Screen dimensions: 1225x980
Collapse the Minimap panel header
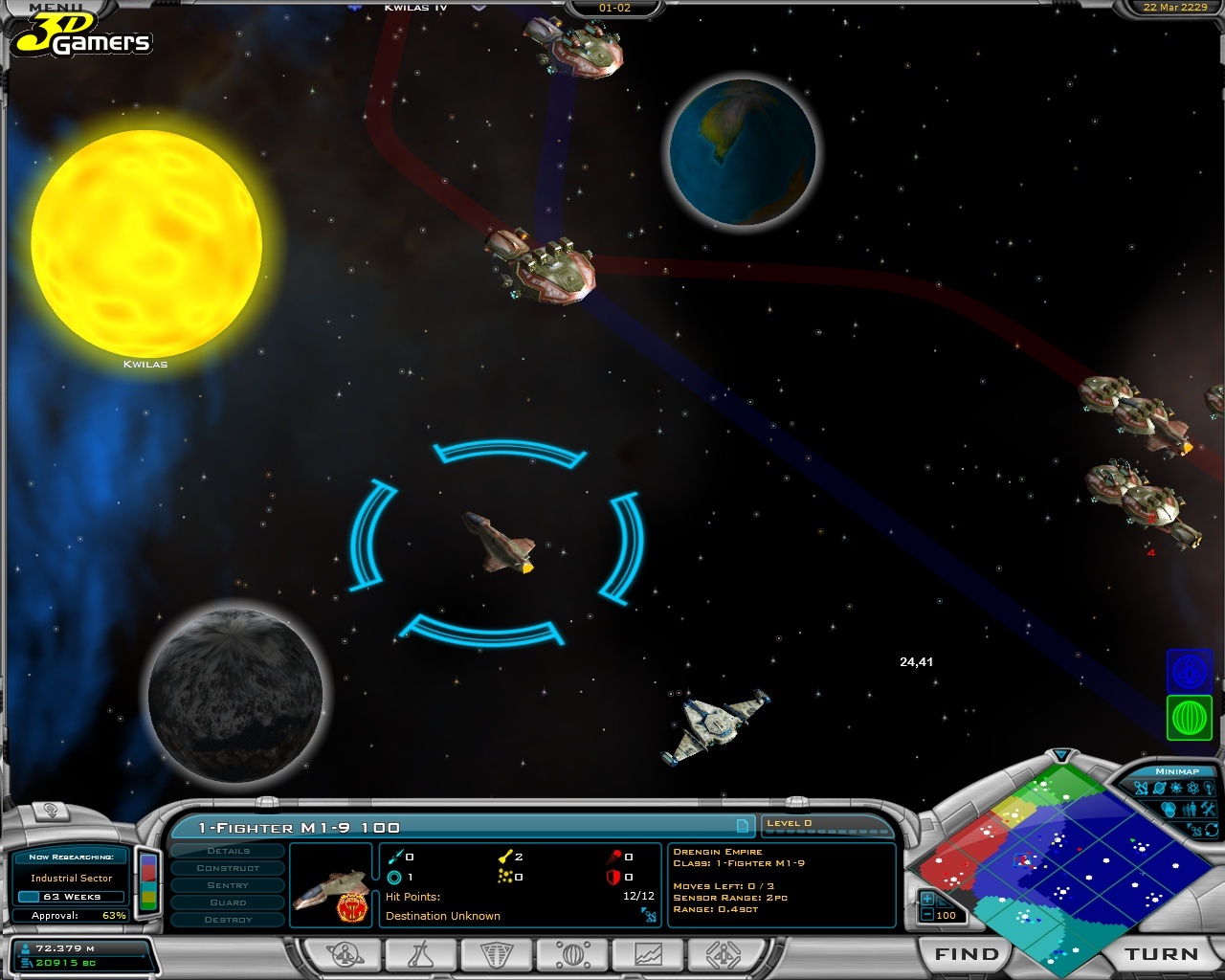tap(1177, 771)
